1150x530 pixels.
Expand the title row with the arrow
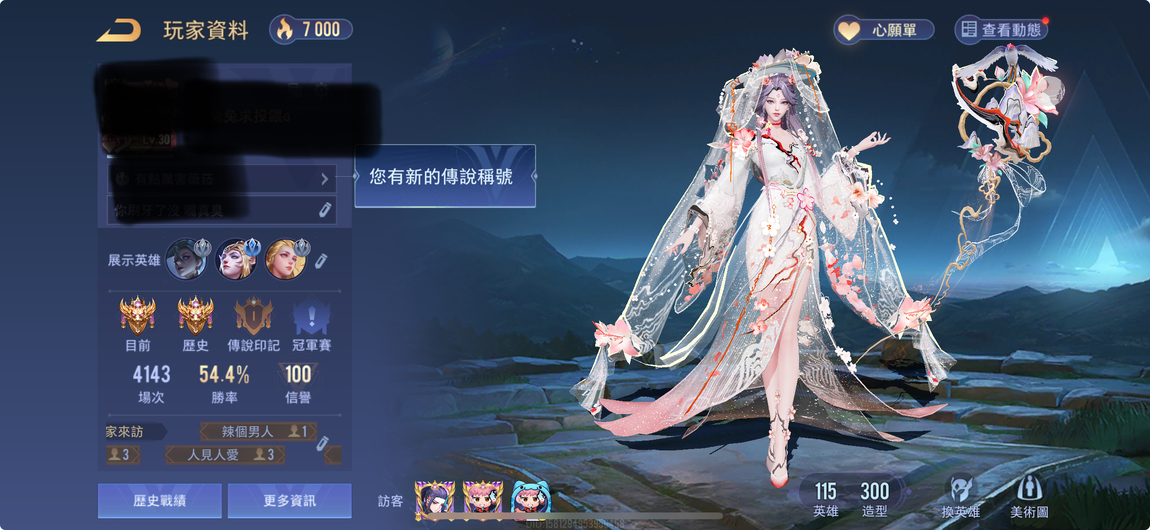(x=325, y=179)
